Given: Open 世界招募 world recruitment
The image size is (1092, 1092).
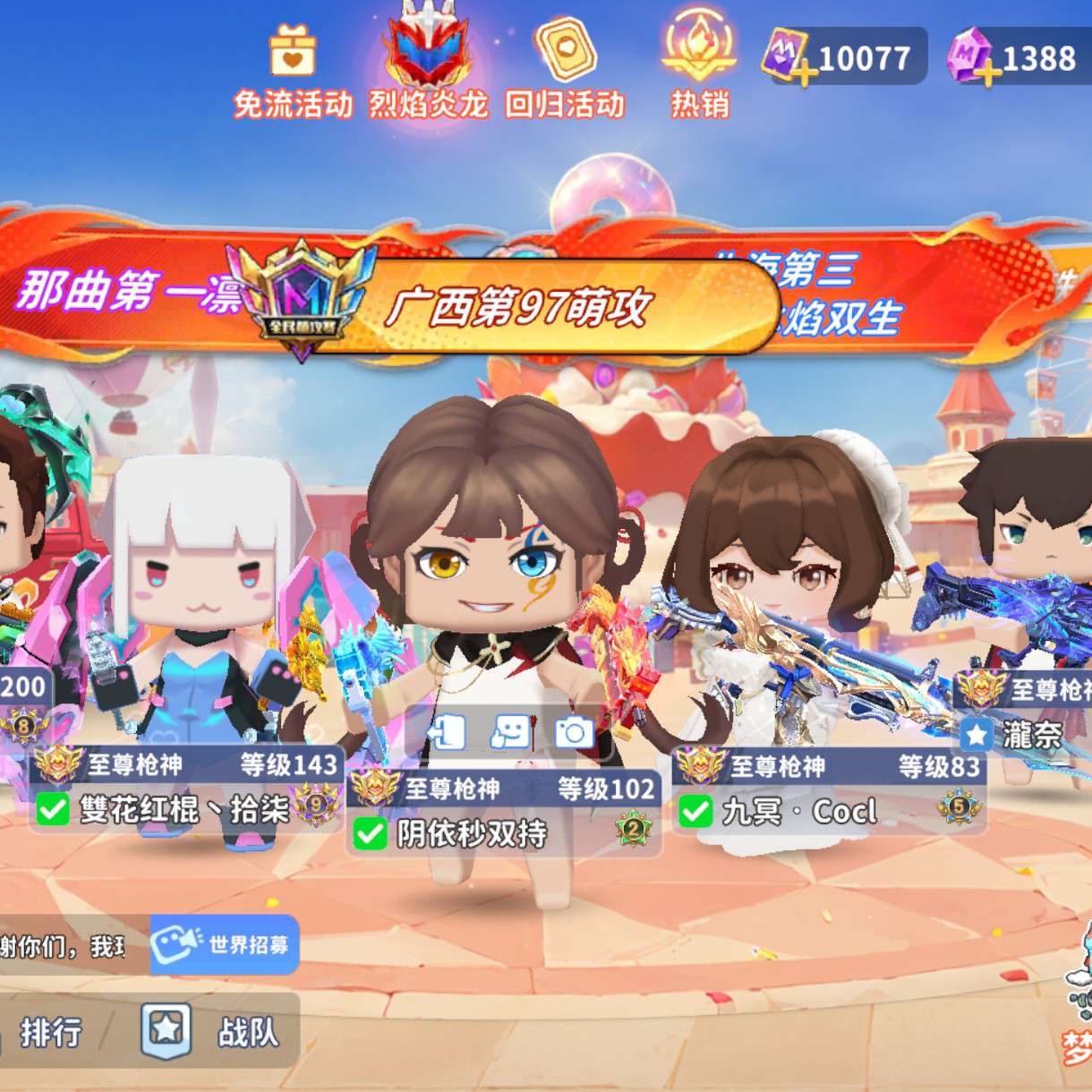Looking at the screenshot, I should click(225, 944).
